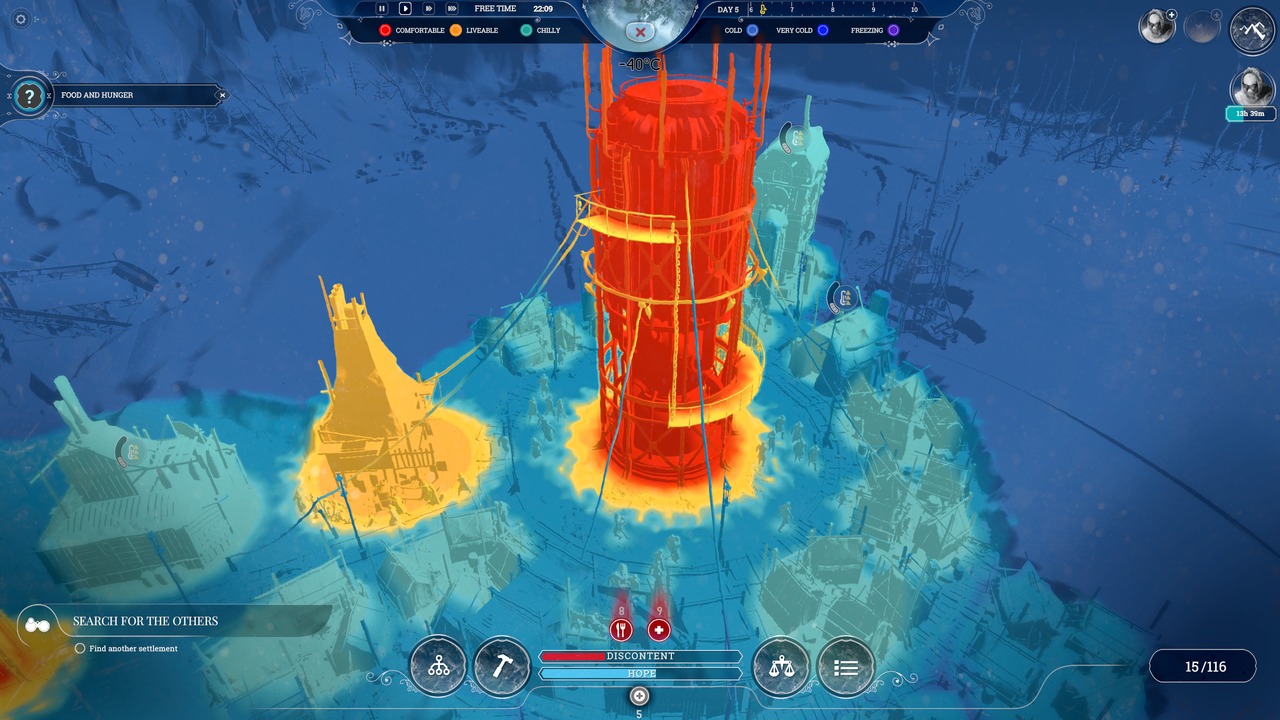Open the Book of Laws scales button
Viewport: 1280px width, 720px height.
[781, 666]
